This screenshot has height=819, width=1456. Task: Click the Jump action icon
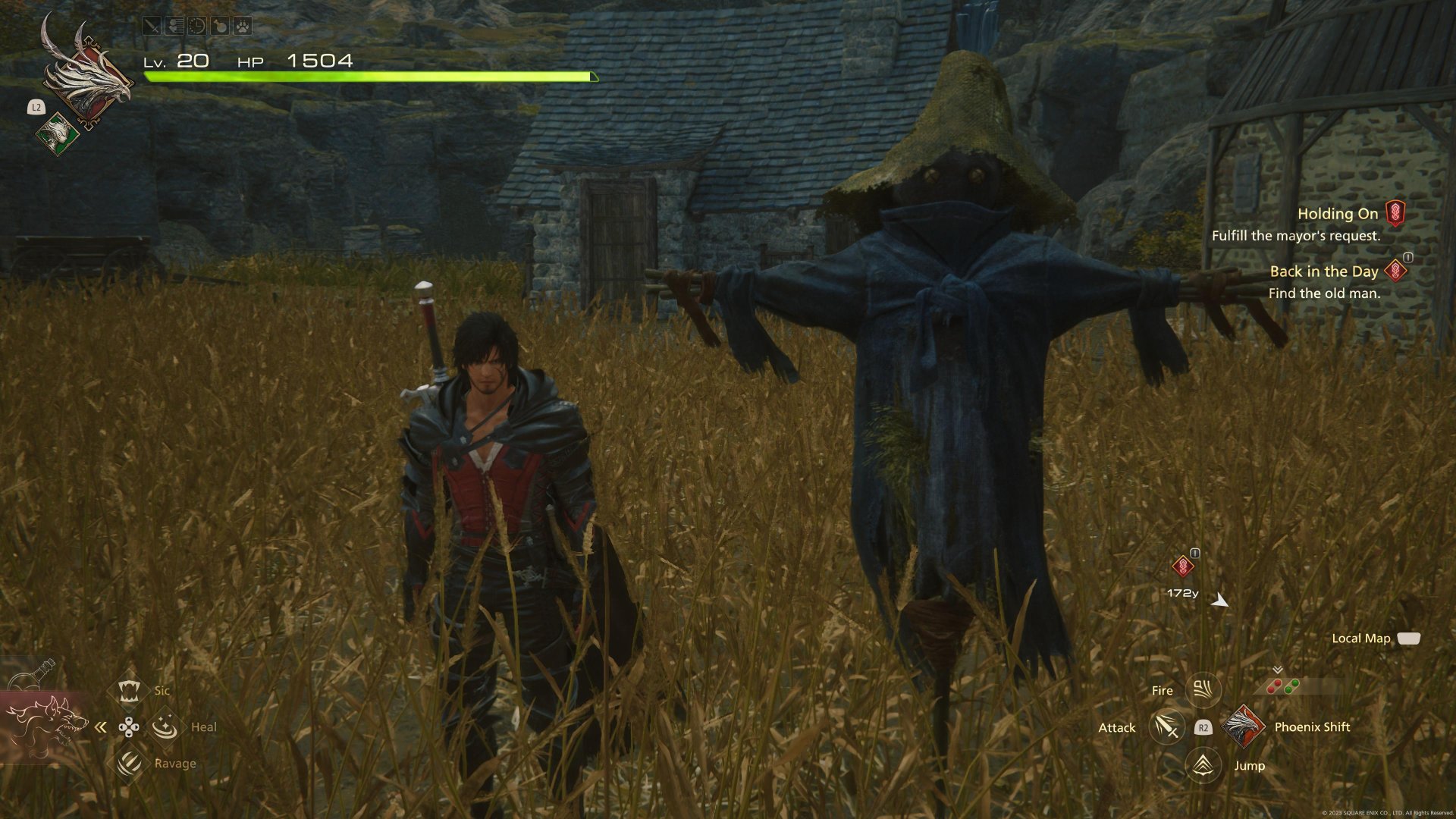tap(1203, 765)
